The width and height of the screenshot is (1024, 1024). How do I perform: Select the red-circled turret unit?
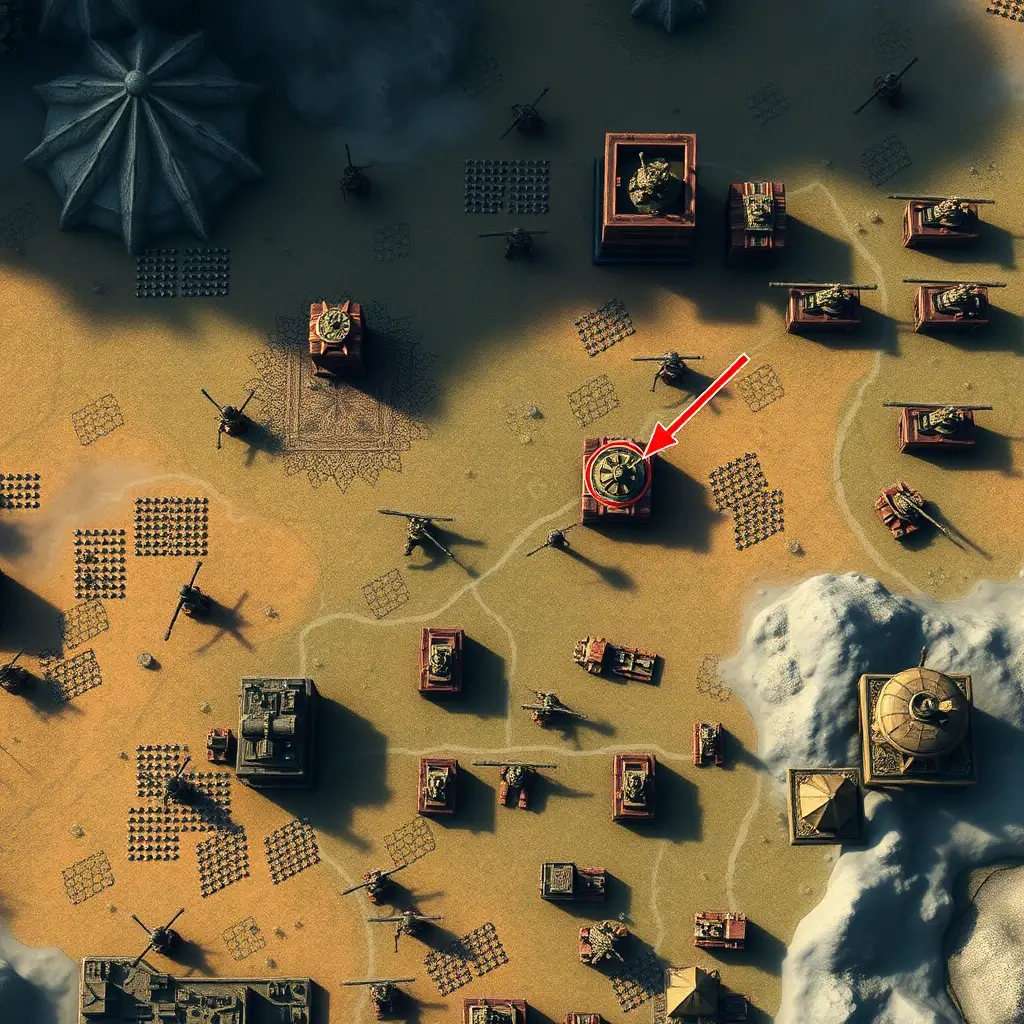point(617,476)
